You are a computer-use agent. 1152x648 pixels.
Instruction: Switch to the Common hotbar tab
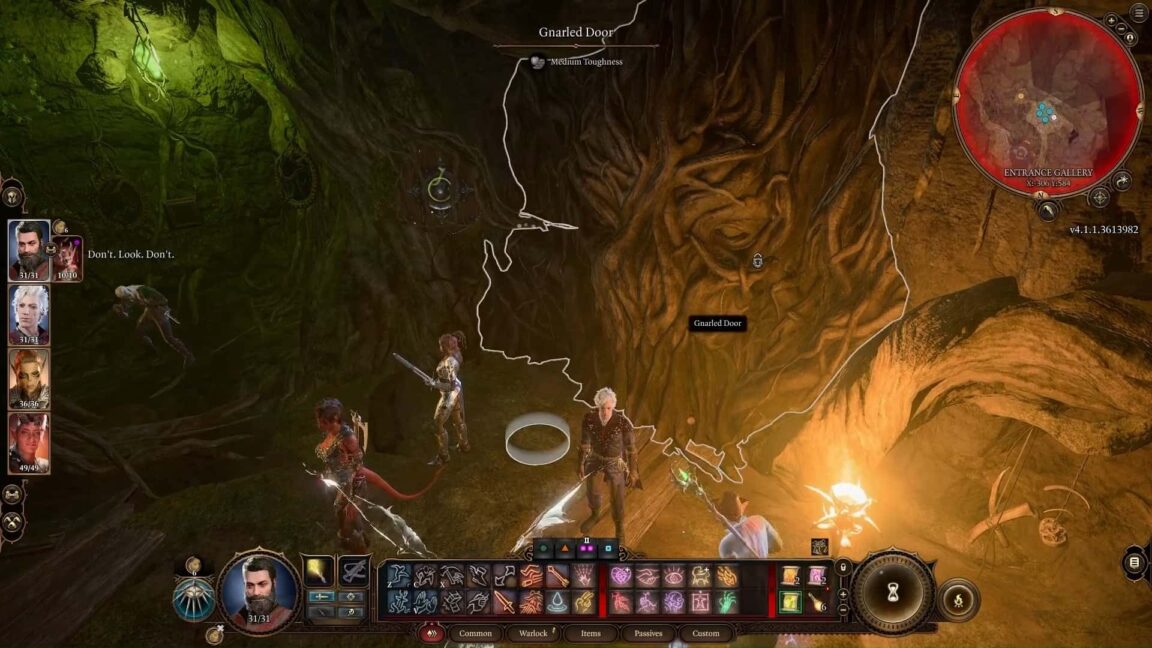point(475,633)
